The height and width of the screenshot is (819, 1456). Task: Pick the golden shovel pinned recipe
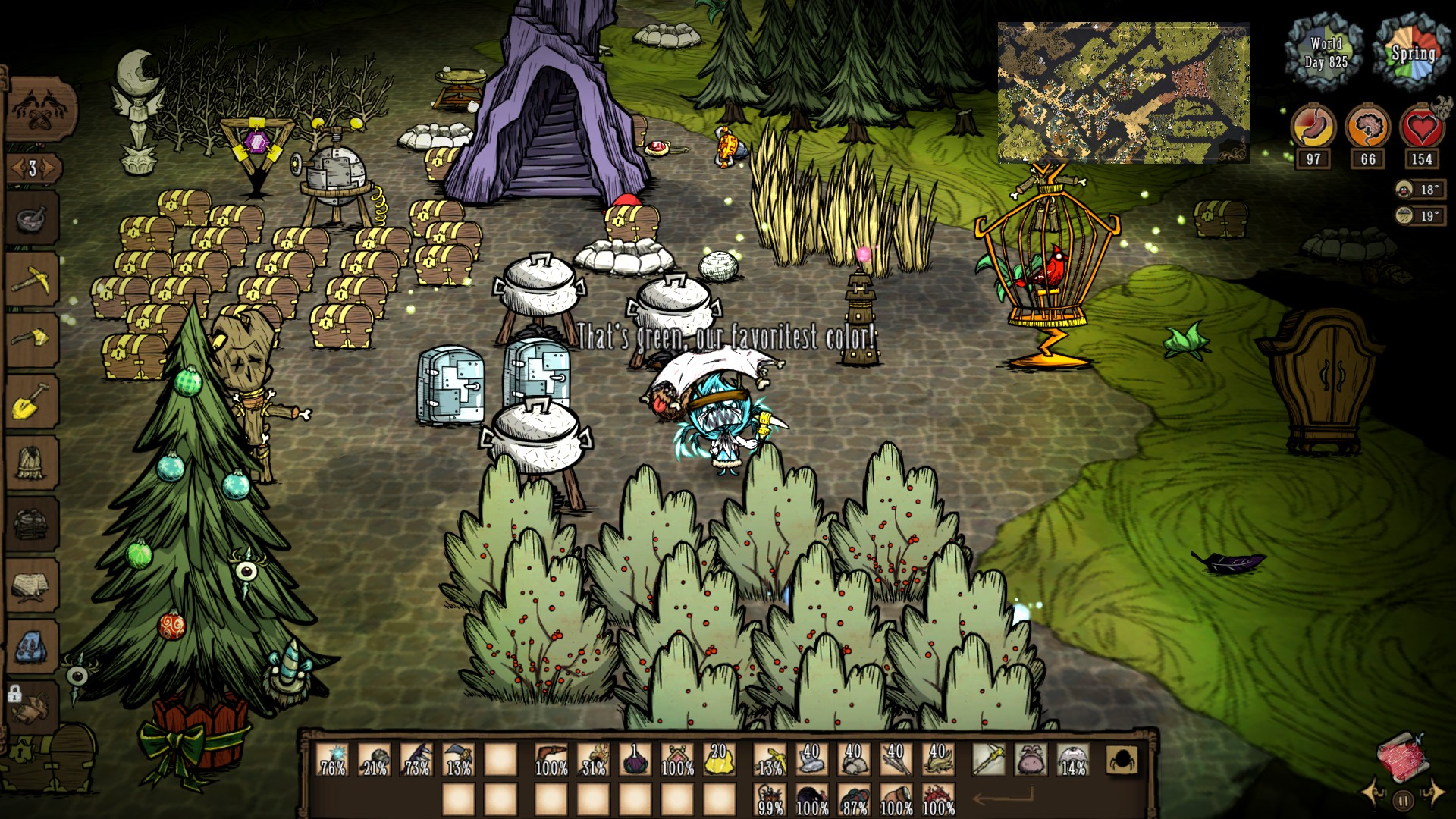tap(32, 401)
